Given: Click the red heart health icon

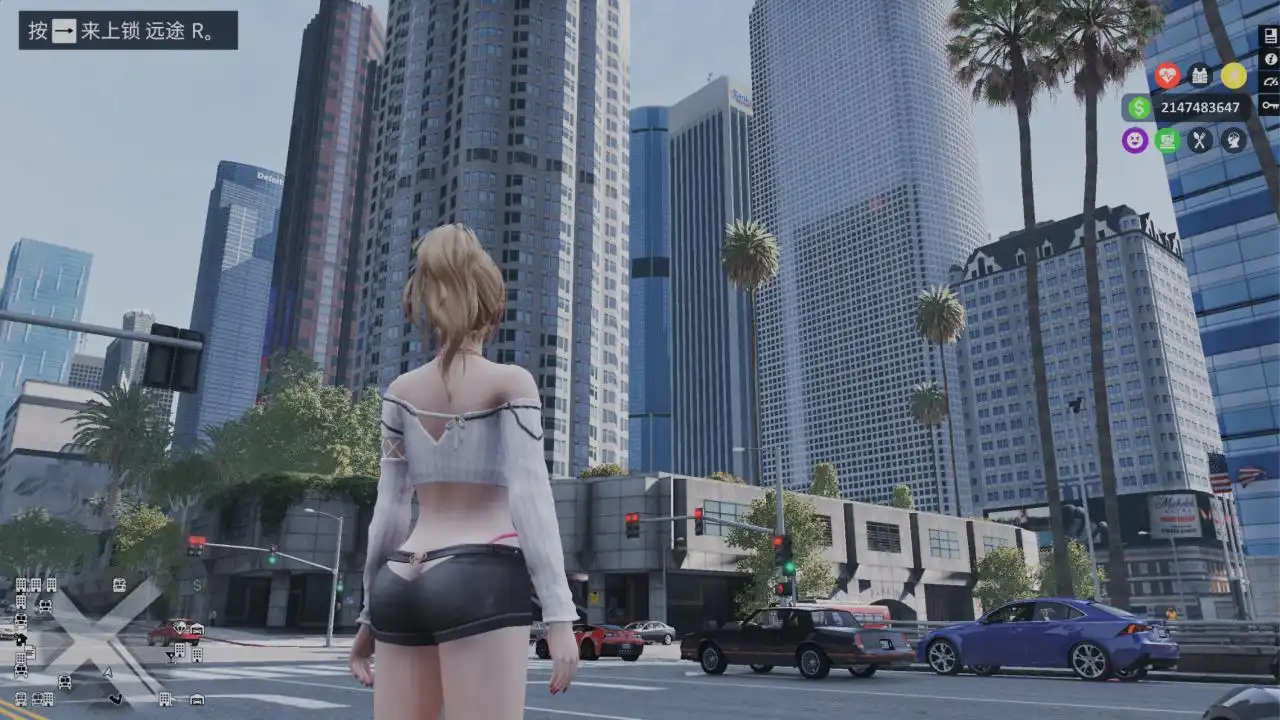Looking at the screenshot, I should click(x=1167, y=76).
